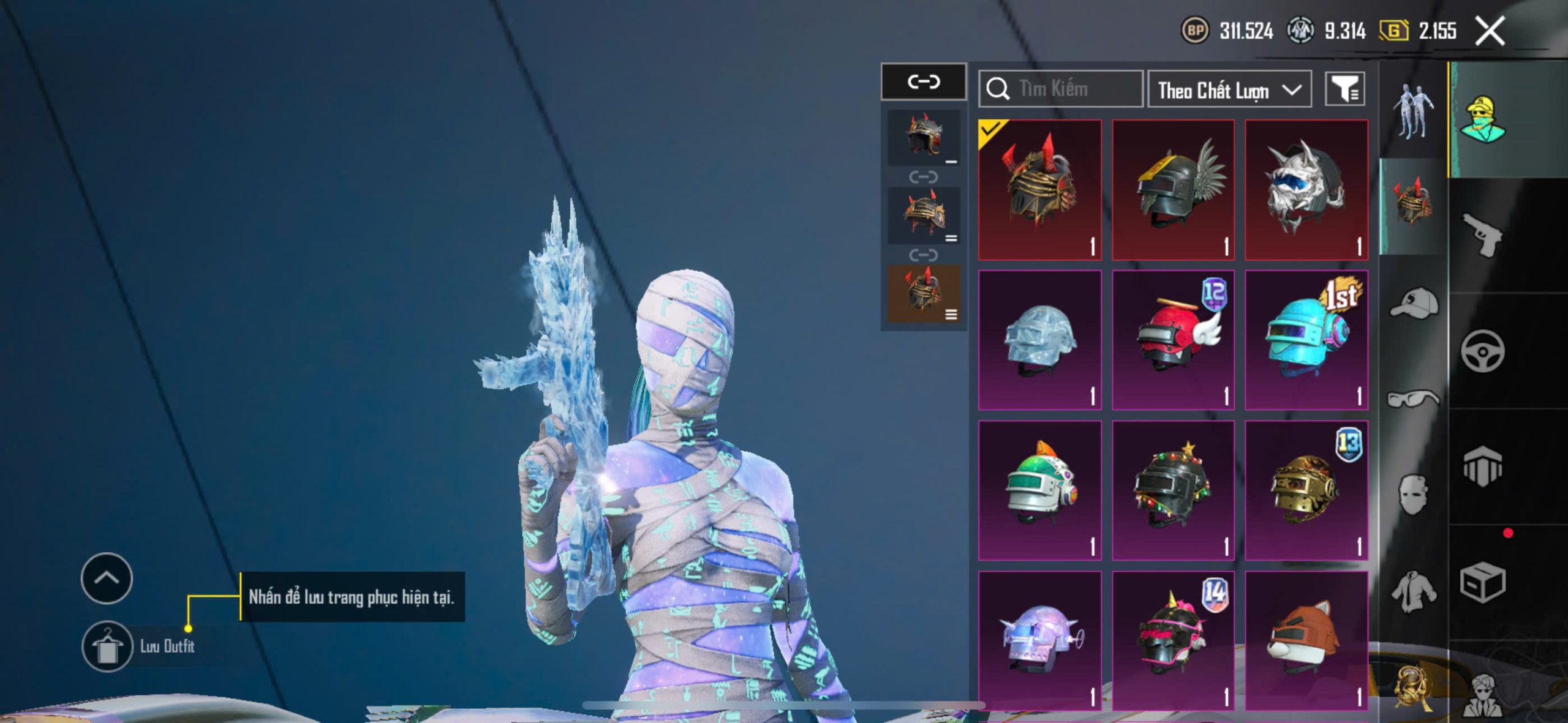
Task: Save the current outfit with Lưu Outfit
Action: [x=107, y=646]
